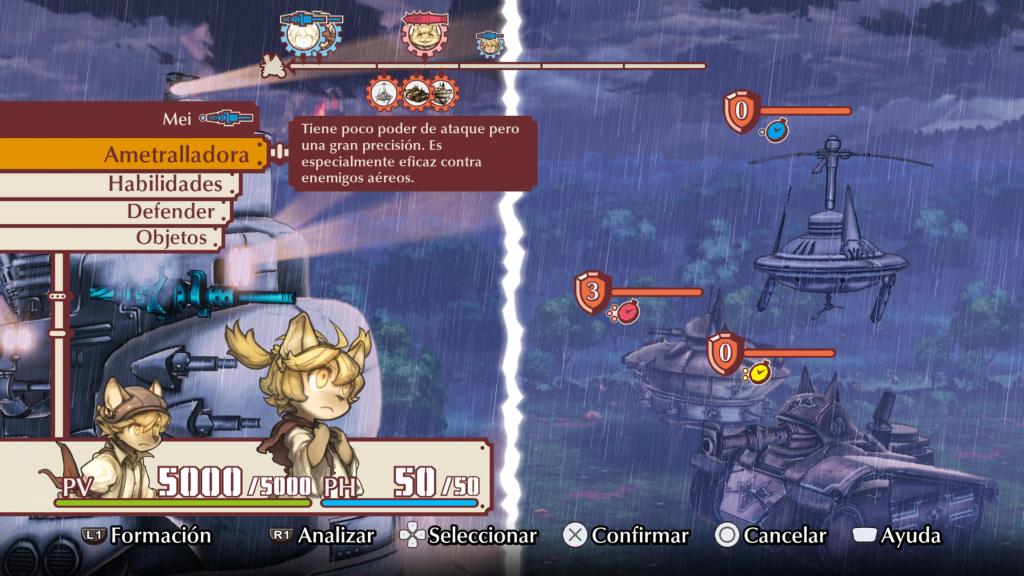Select the red-cannon portrait in the turn order
This screenshot has width=1024, height=576.
point(421,35)
